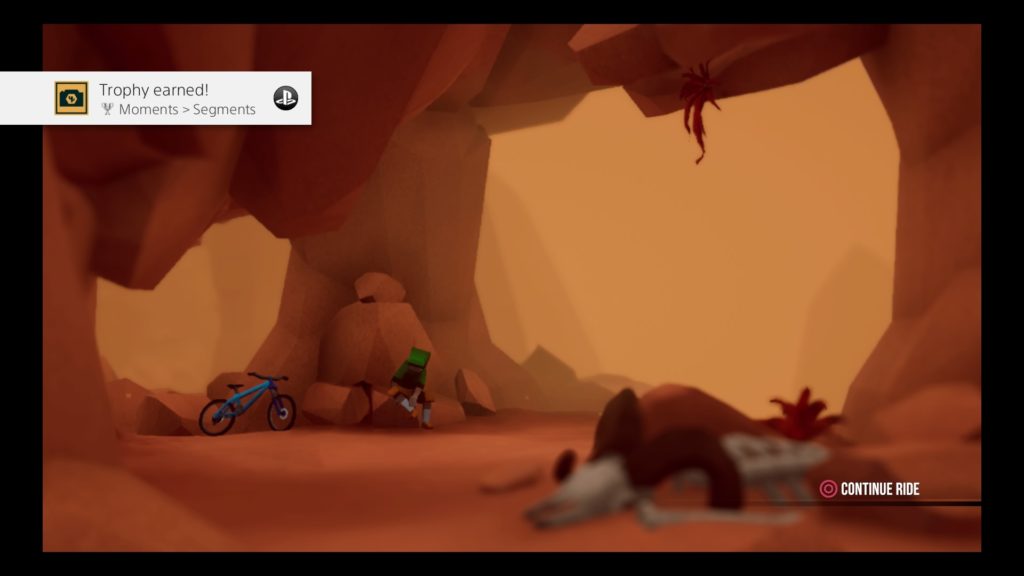Select the Continue Ride prompt
This screenshot has width=1024, height=576.
pos(869,489)
